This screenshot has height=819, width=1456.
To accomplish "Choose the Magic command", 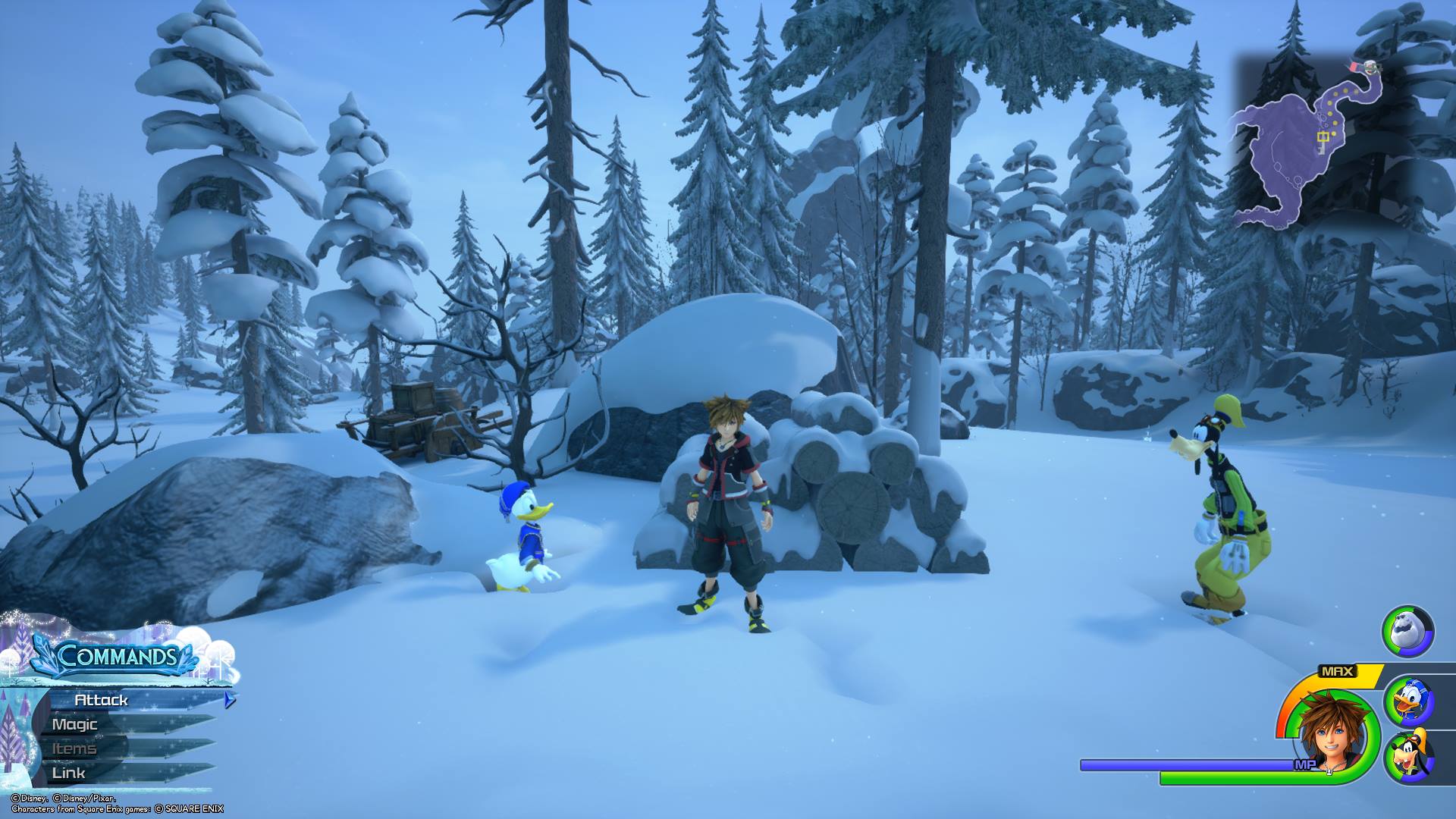I will (76, 724).
